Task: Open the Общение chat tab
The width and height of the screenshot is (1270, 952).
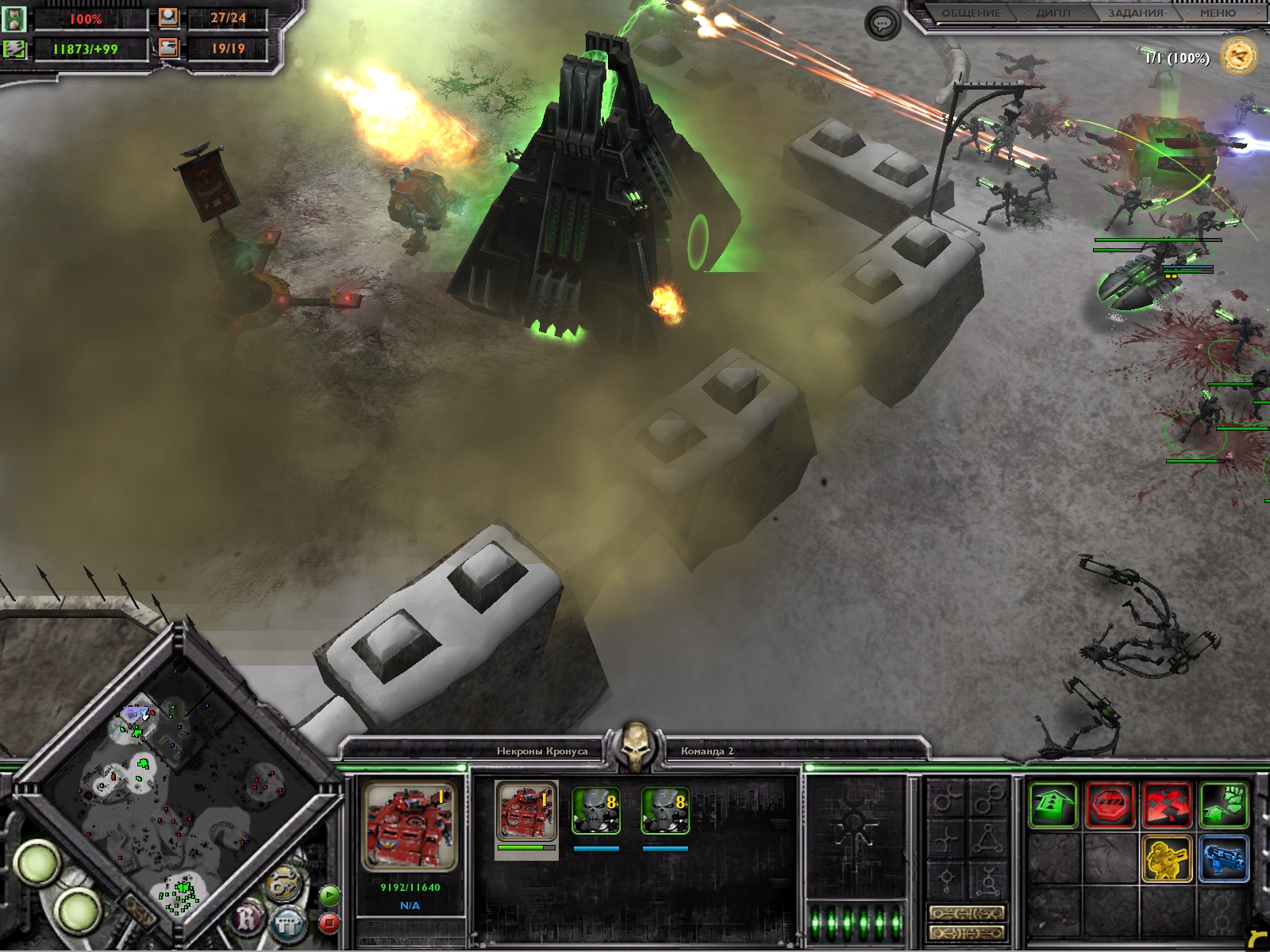Action: point(970,13)
